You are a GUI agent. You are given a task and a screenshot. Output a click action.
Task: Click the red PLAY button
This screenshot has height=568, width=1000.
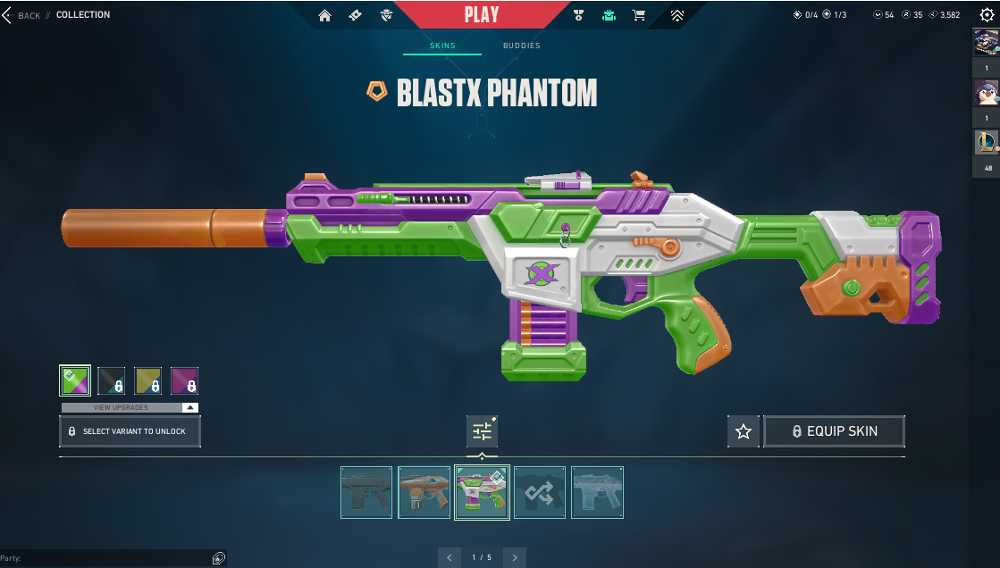coord(481,14)
